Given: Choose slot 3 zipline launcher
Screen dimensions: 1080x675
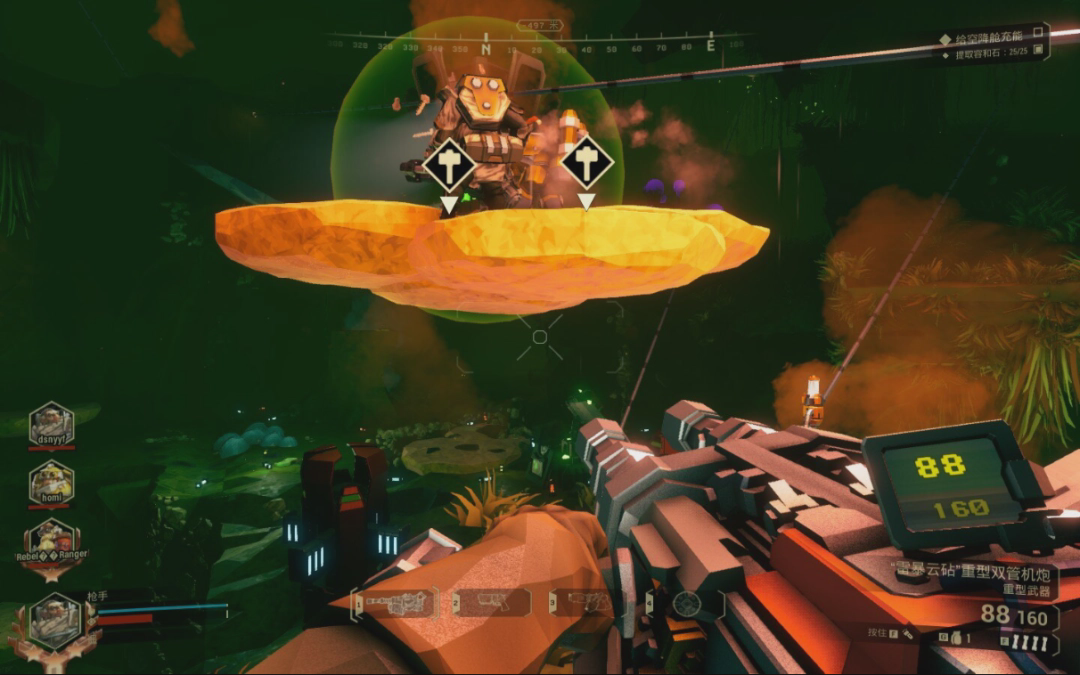Looking at the screenshot, I should click(x=592, y=602).
